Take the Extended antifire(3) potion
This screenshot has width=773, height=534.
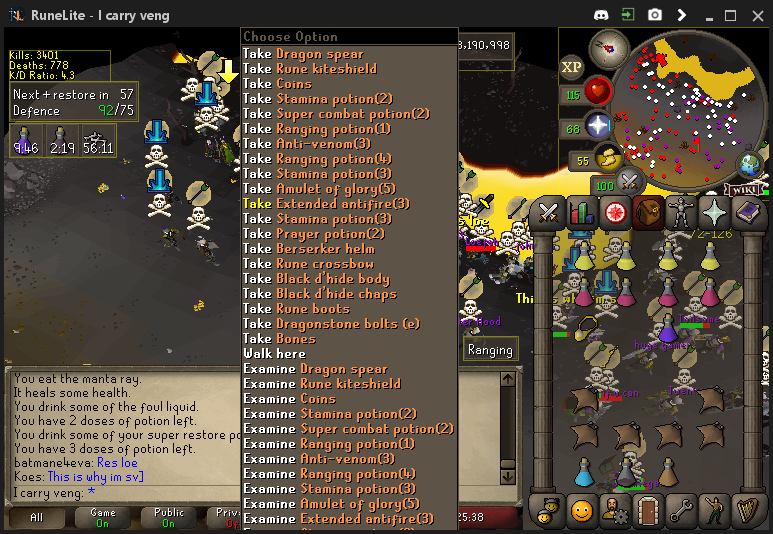click(x=326, y=204)
